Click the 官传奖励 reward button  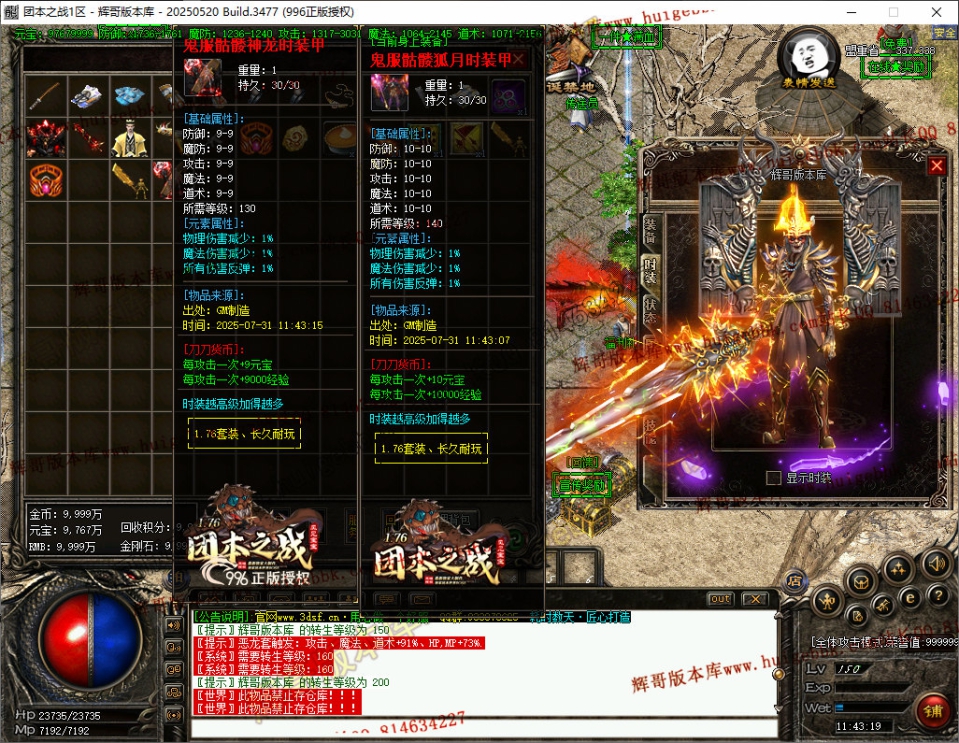pos(580,485)
